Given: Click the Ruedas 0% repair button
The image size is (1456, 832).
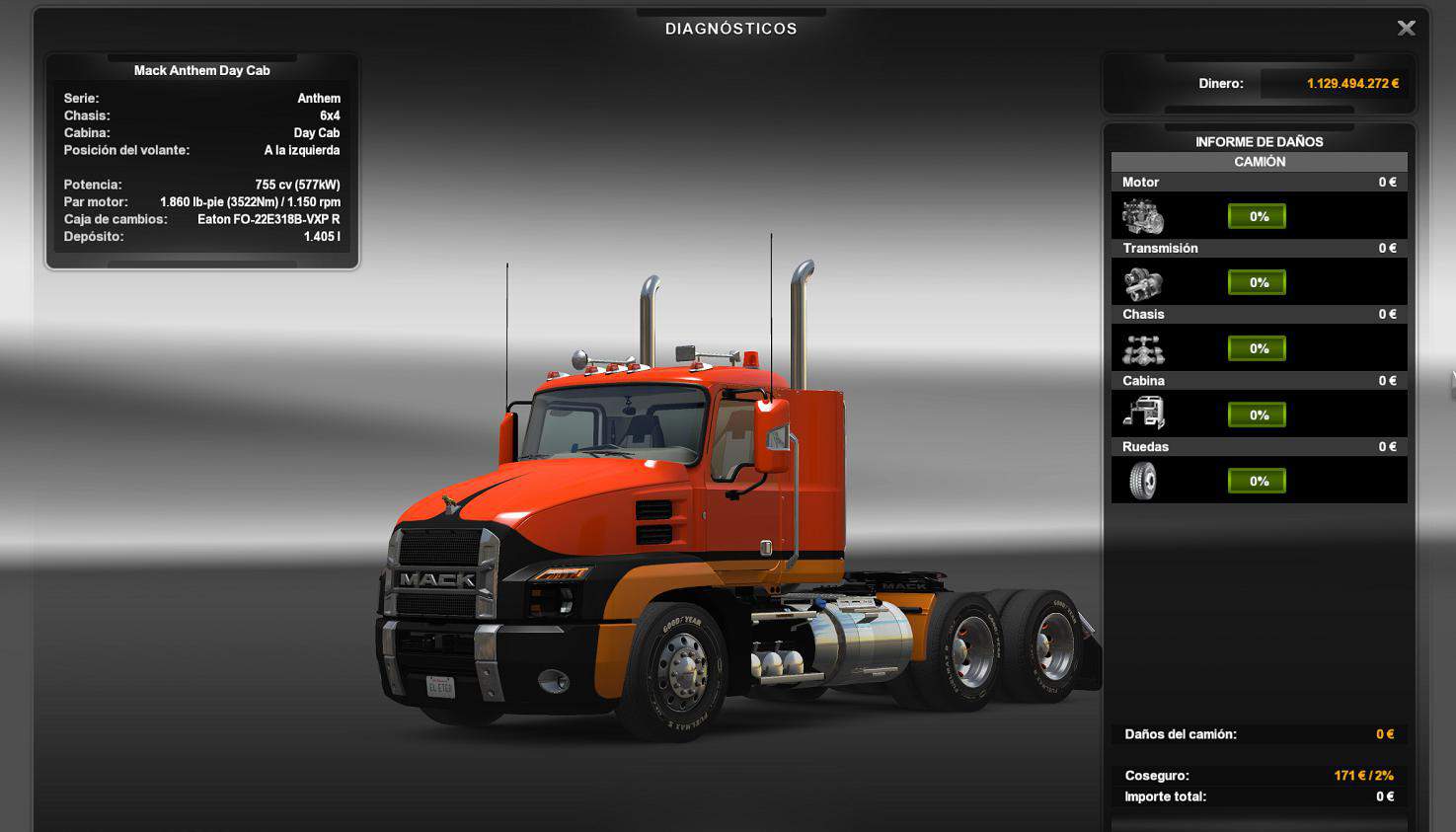Looking at the screenshot, I should [x=1257, y=481].
